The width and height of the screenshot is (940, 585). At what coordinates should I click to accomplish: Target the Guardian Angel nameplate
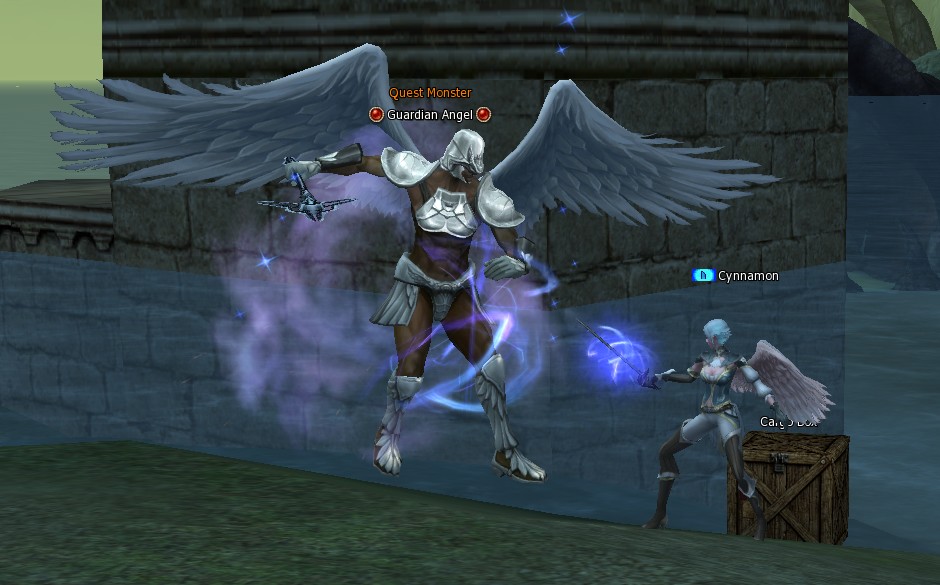[430, 115]
